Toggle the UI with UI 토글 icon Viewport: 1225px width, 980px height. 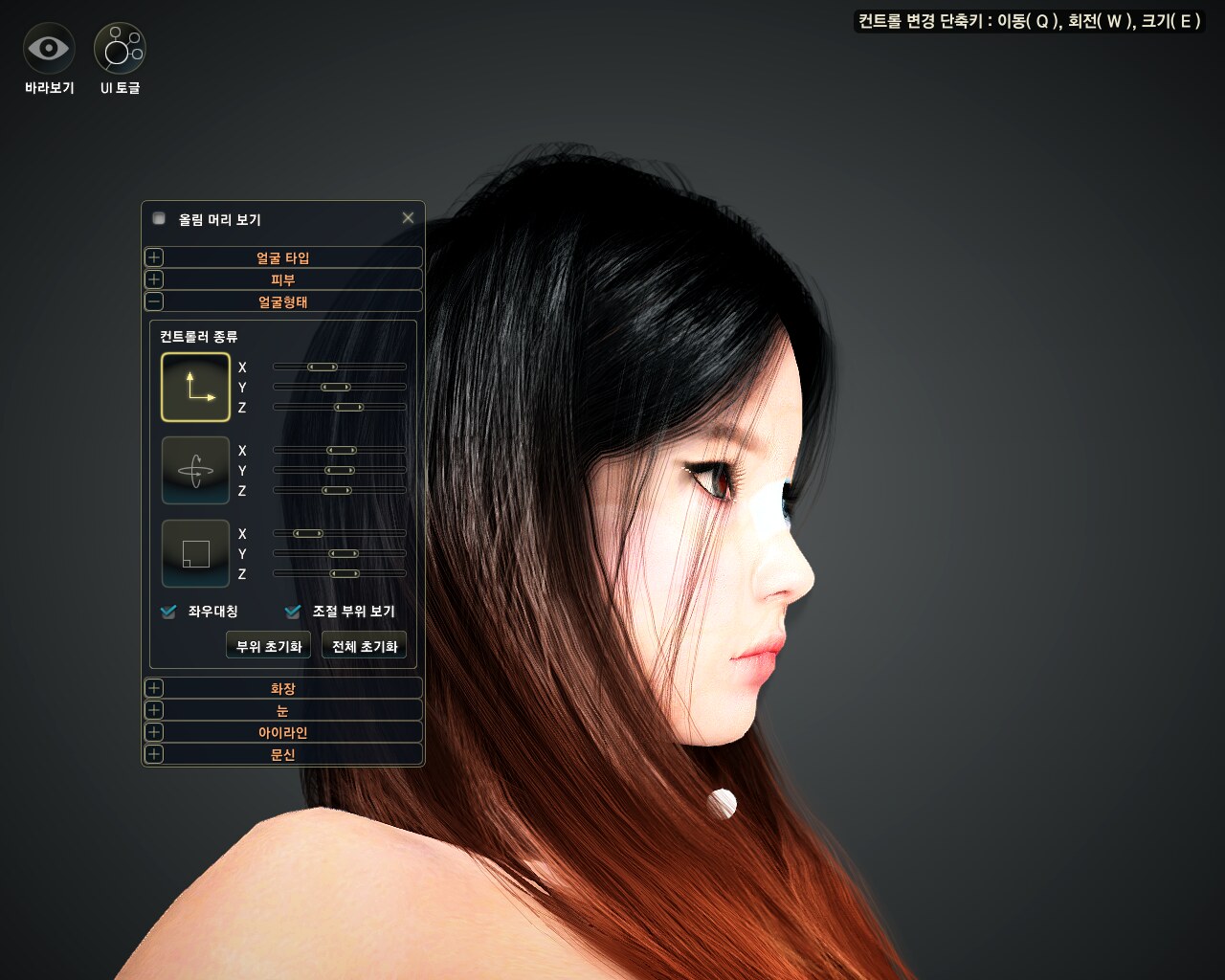120,48
